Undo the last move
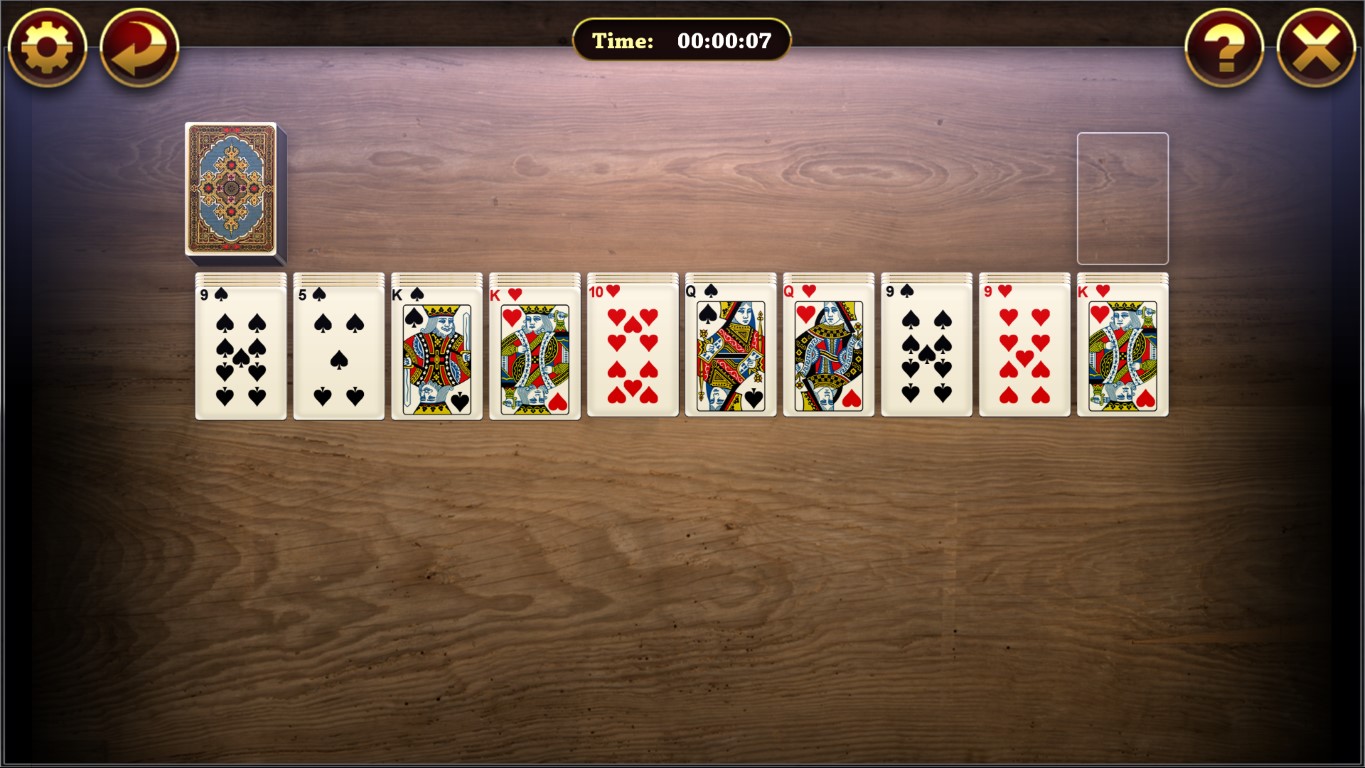 (138, 46)
